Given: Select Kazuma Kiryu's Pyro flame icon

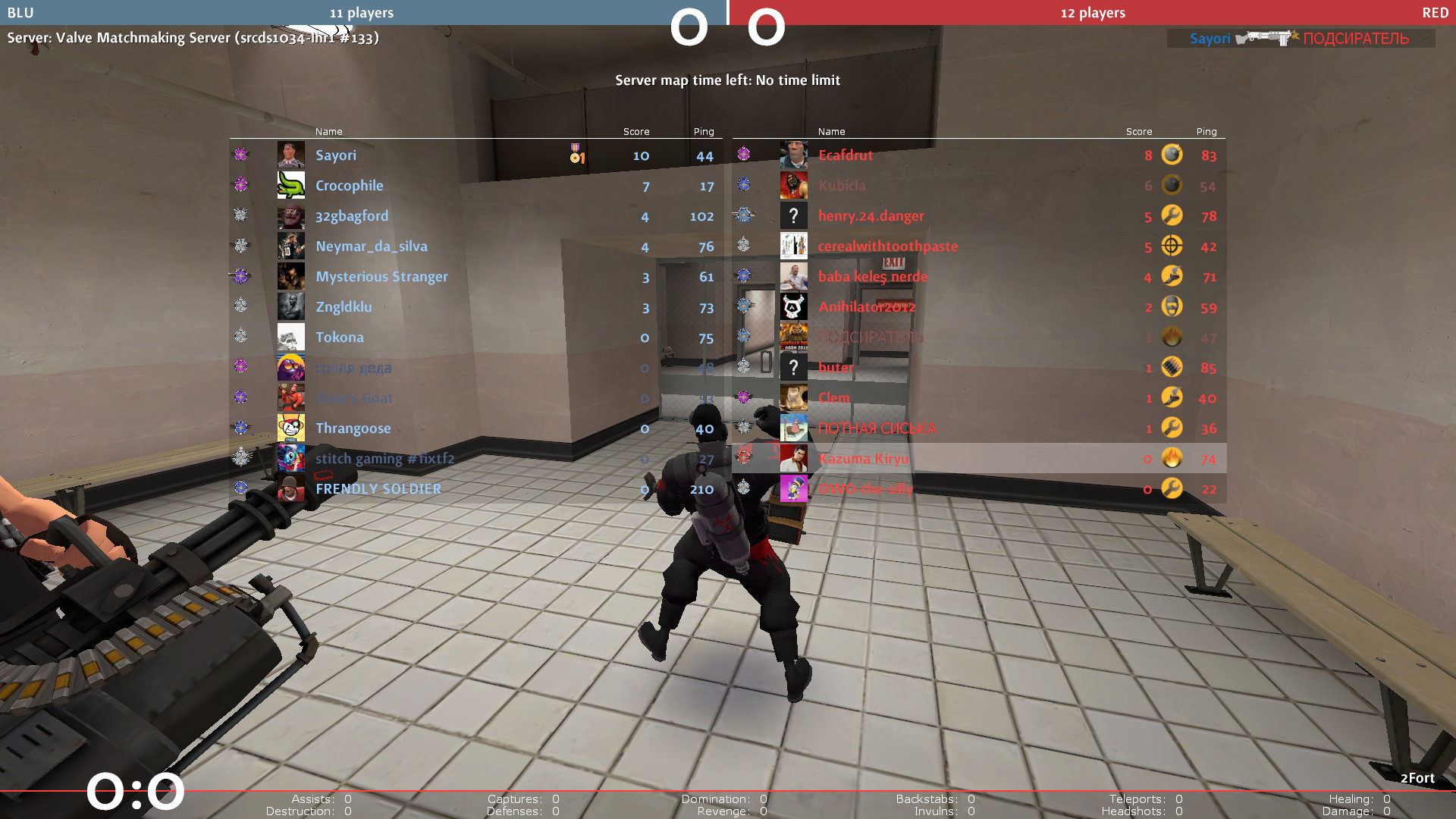Looking at the screenshot, I should (1171, 458).
